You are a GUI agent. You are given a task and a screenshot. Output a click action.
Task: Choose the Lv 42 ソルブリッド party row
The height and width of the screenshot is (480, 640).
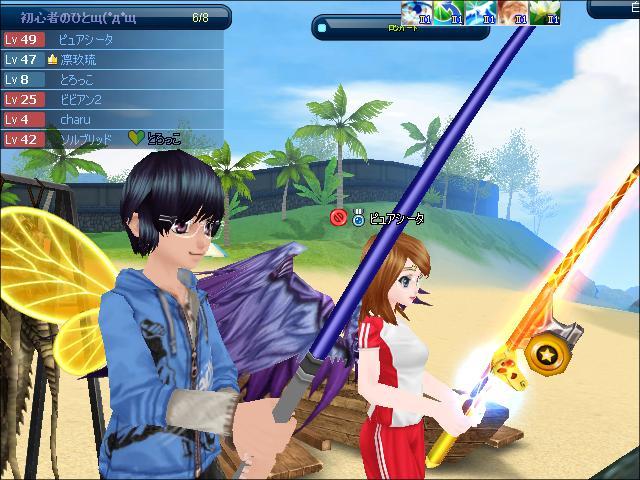click(x=110, y=140)
